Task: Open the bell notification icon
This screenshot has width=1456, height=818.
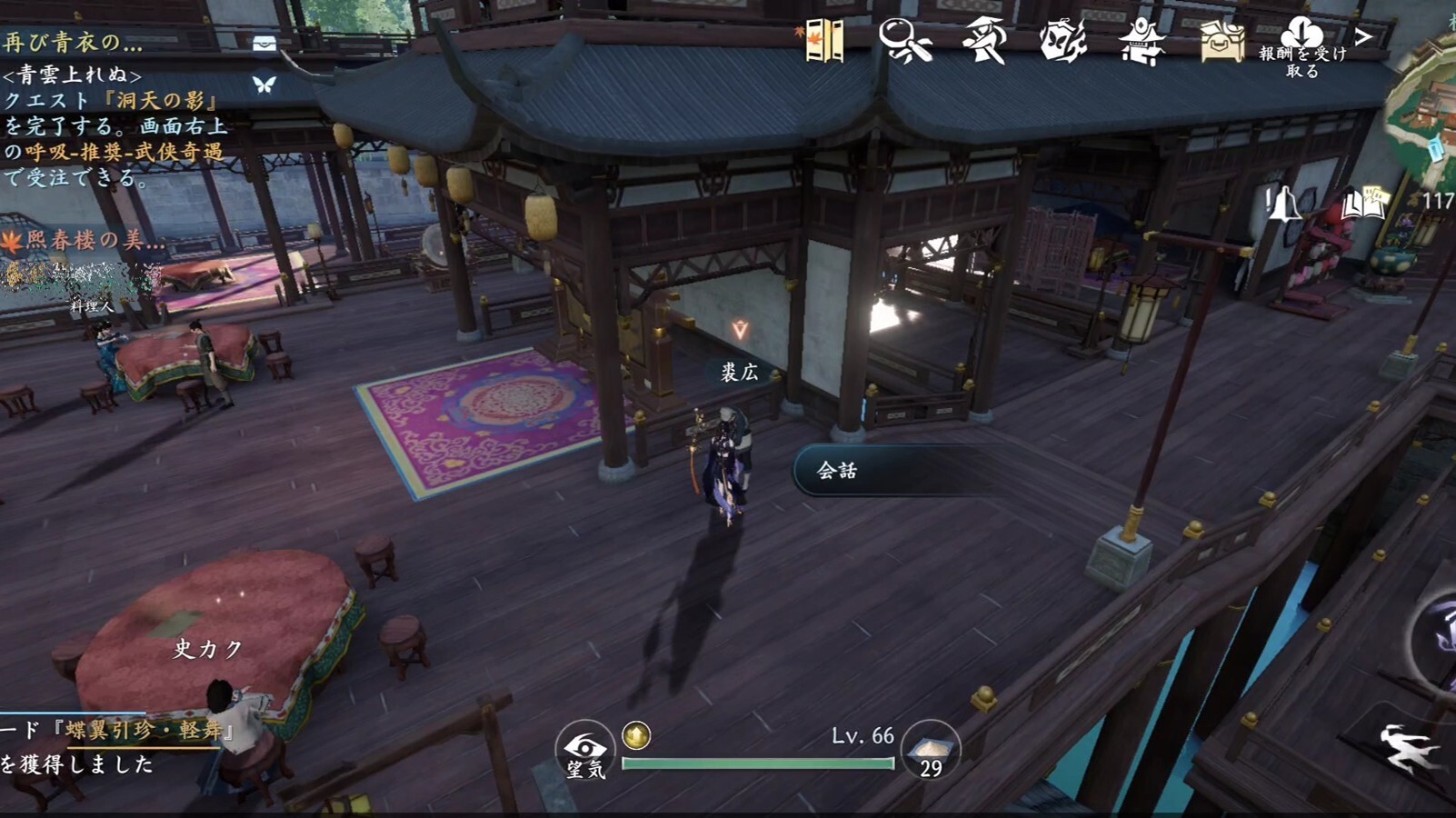Action: (1283, 204)
